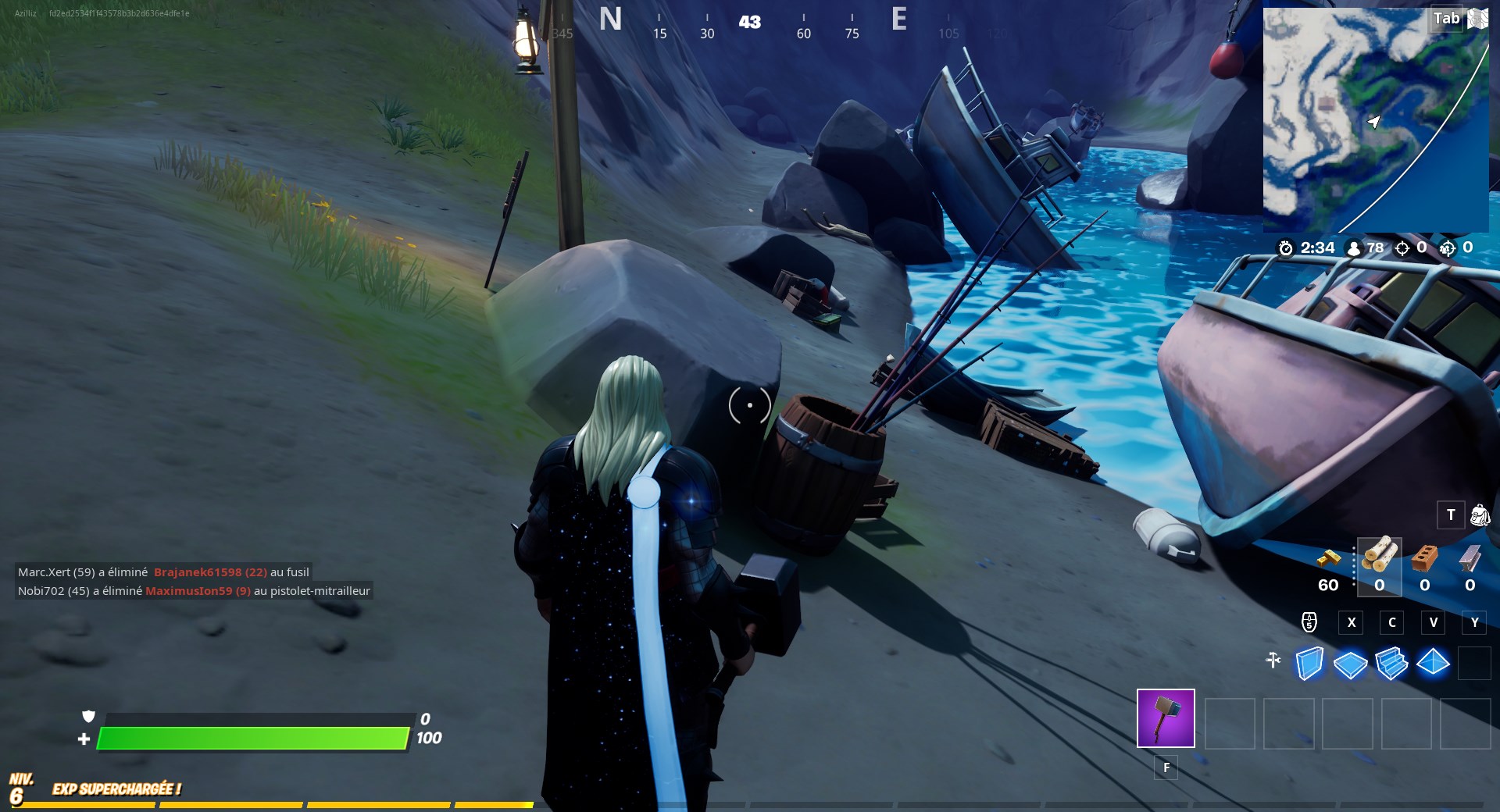
Task: Click the EXP Superchargée banner
Action: (117, 789)
